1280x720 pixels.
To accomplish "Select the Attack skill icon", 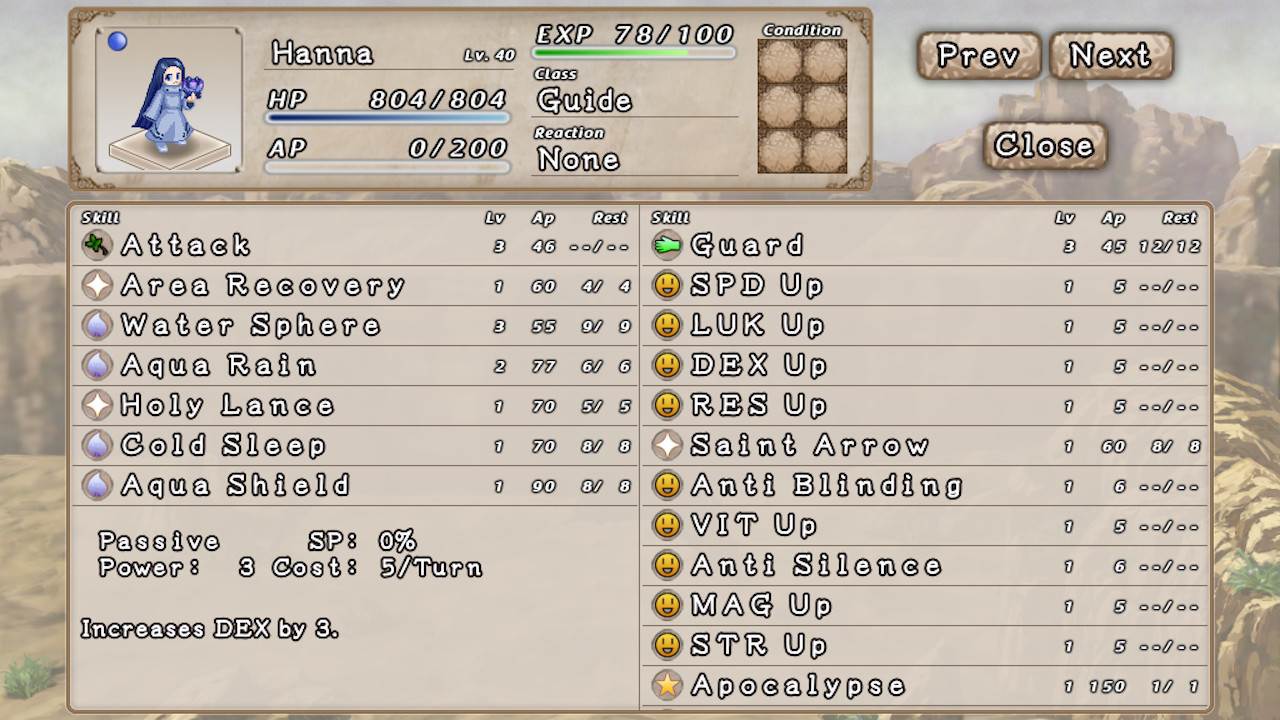I will tap(95, 244).
